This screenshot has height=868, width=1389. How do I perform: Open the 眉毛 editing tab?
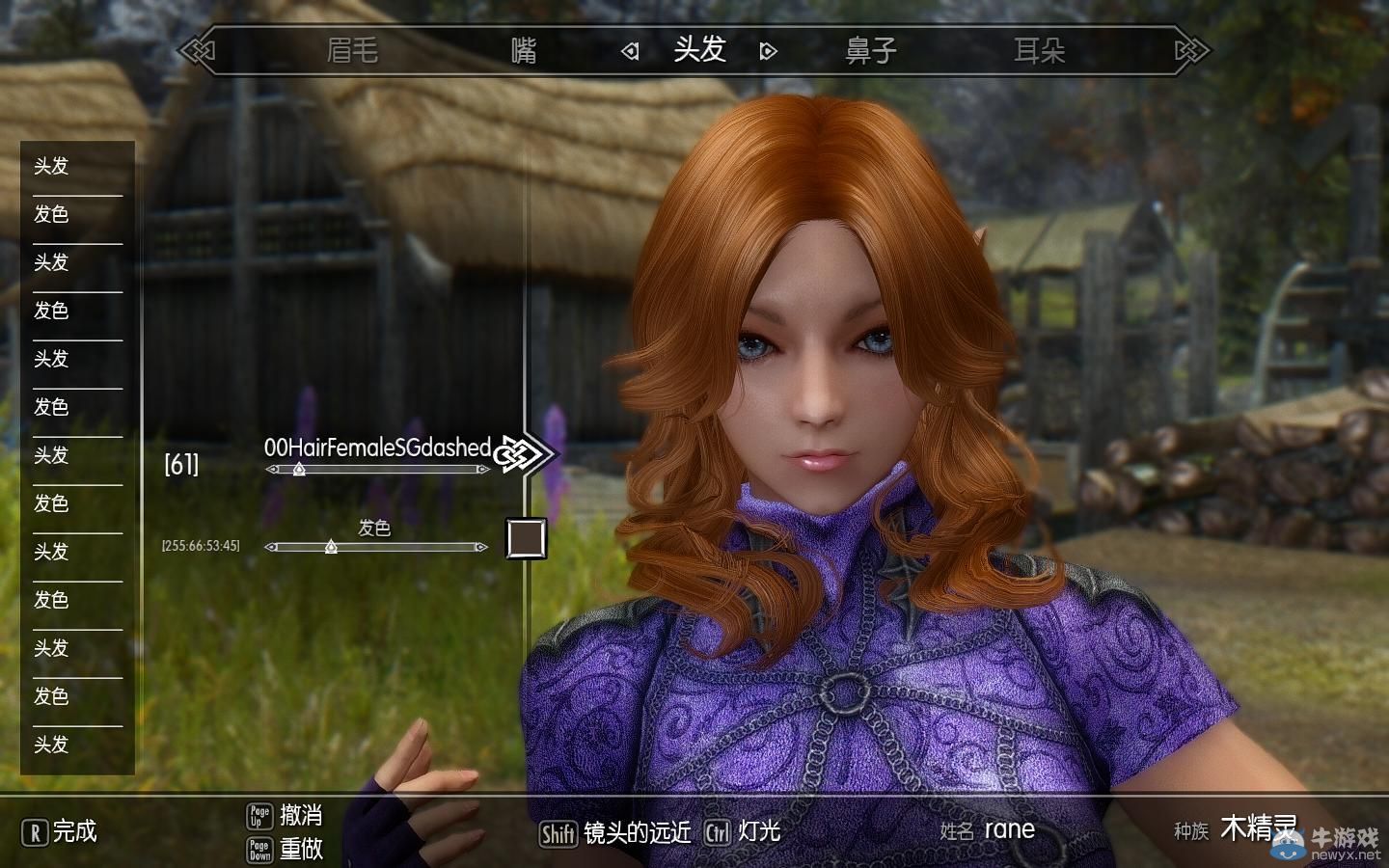tap(354, 50)
